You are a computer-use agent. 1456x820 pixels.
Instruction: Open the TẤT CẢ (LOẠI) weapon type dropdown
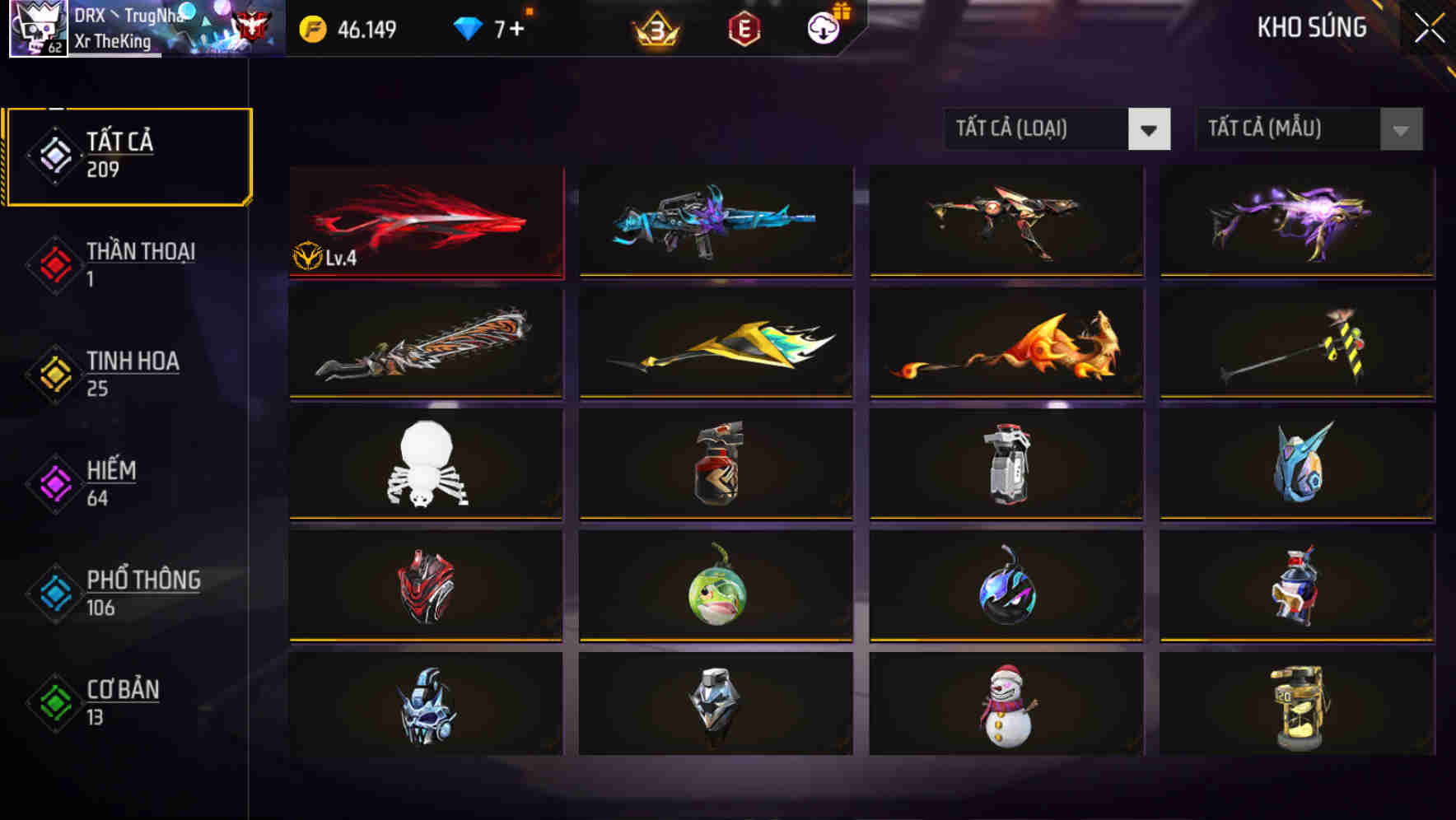pyautogui.click(x=1038, y=129)
